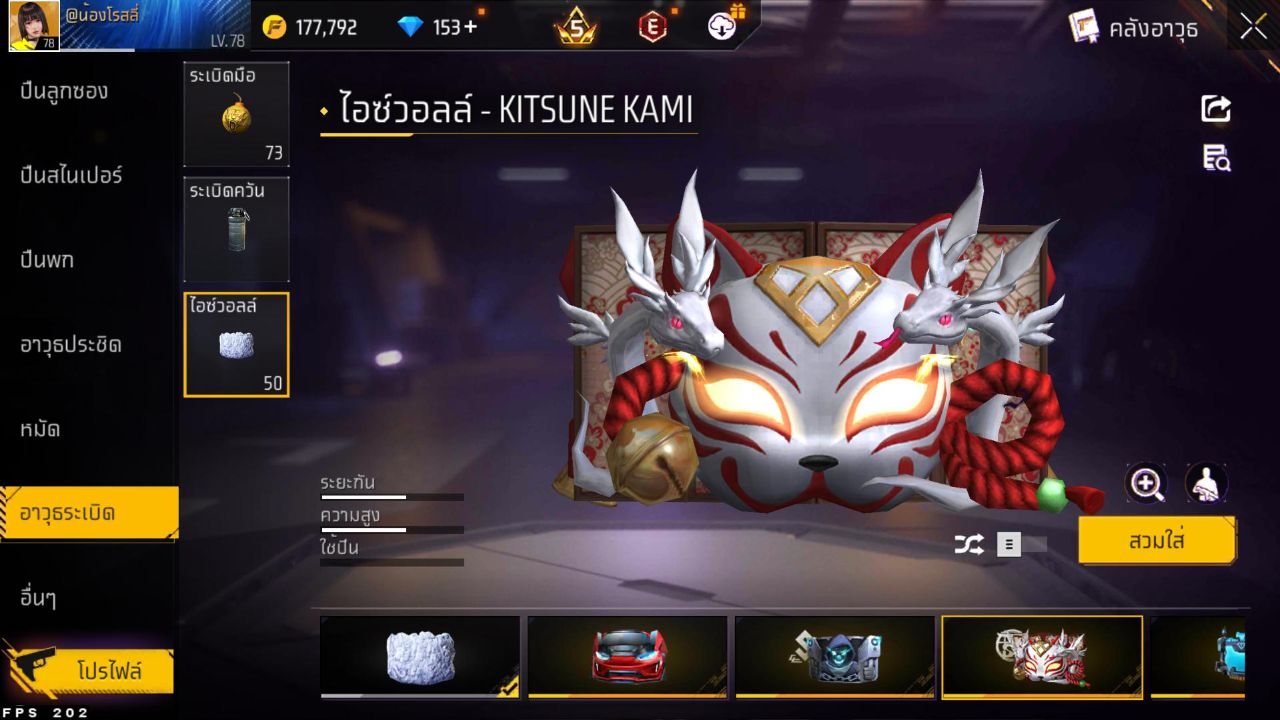Toggle the random skin shuffle icon
1280x720 pixels.
[x=968, y=544]
